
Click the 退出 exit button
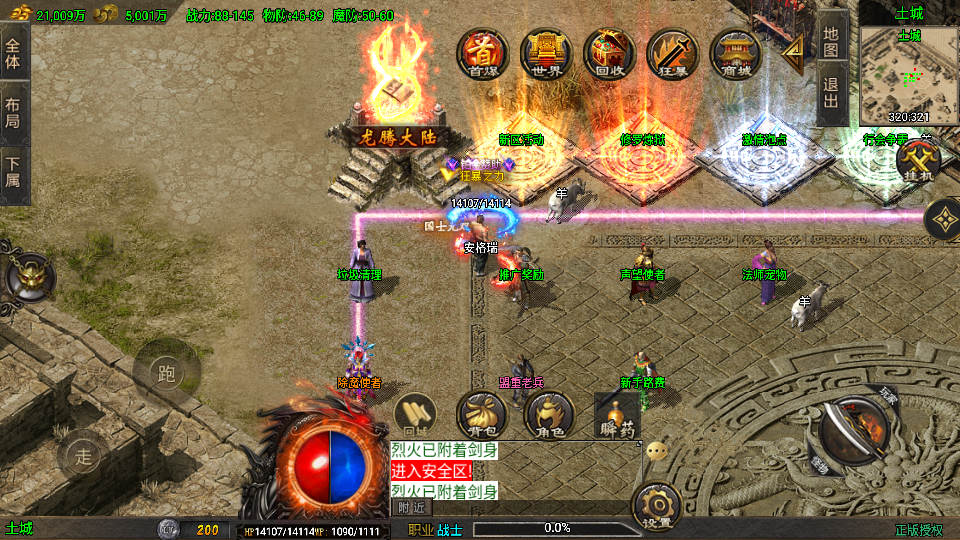point(831,97)
